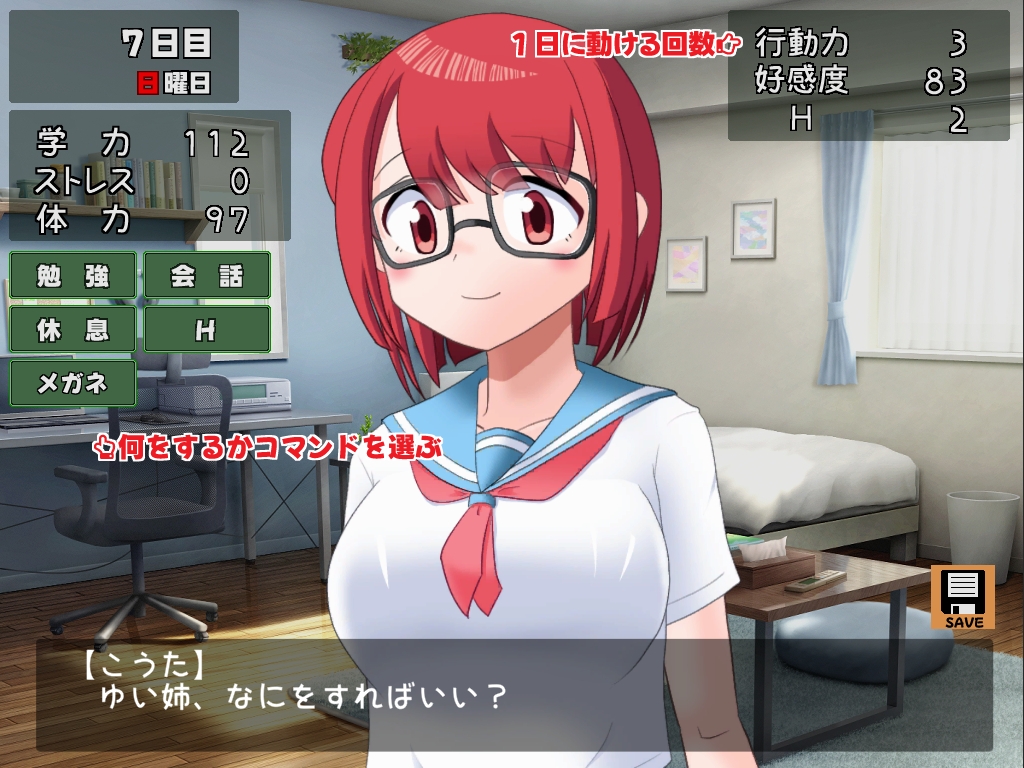The image size is (1024, 768).
Task: Pick the 休息 rest command
Action: coord(73,329)
